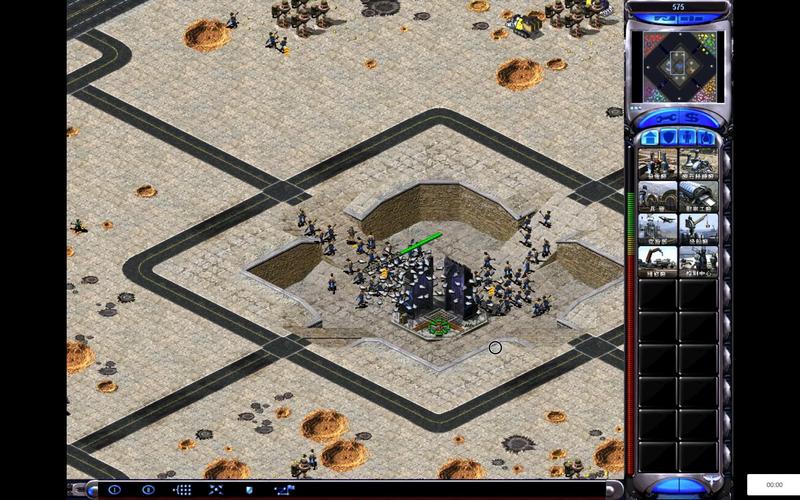Click the formation grid button on command bar
Image resolution: width=800 pixels, height=500 pixels.
(x=182, y=490)
